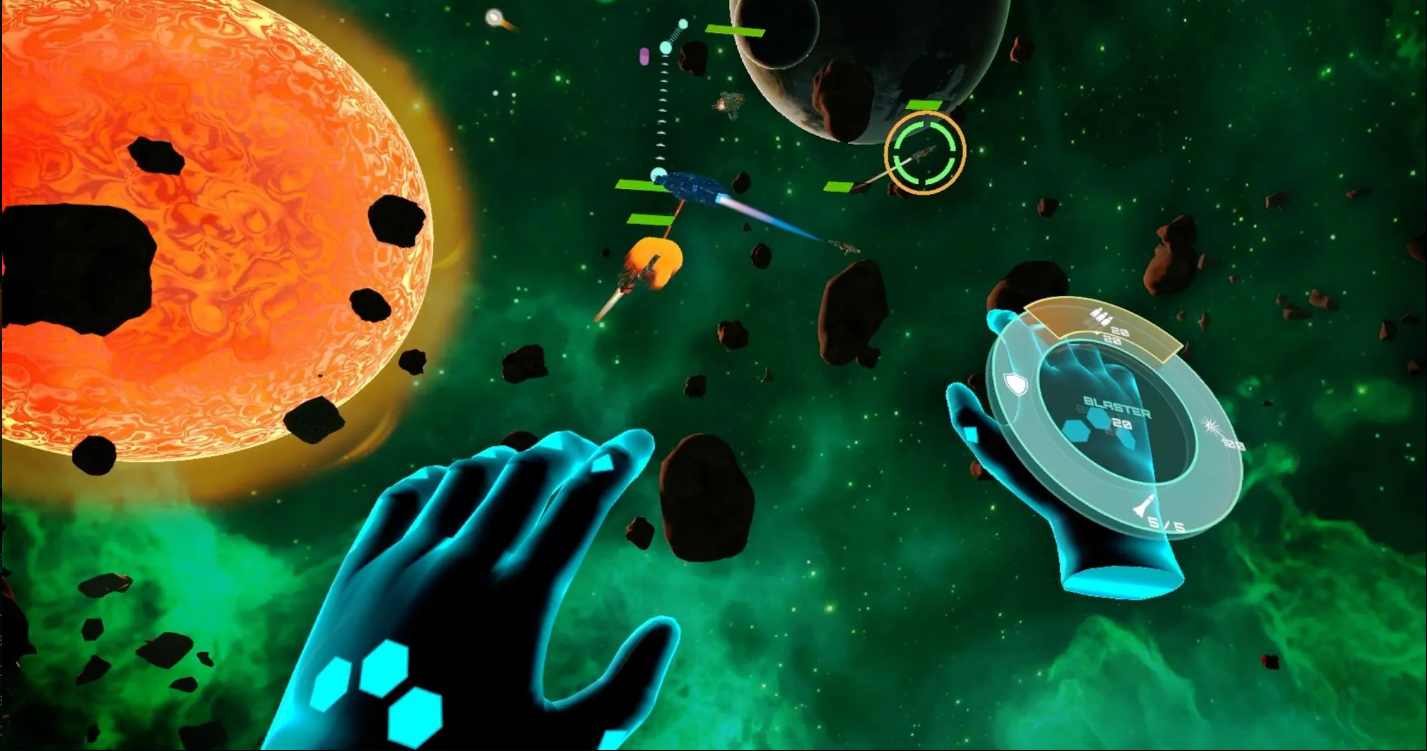Click the pink capsule marker near top left

pos(644,56)
